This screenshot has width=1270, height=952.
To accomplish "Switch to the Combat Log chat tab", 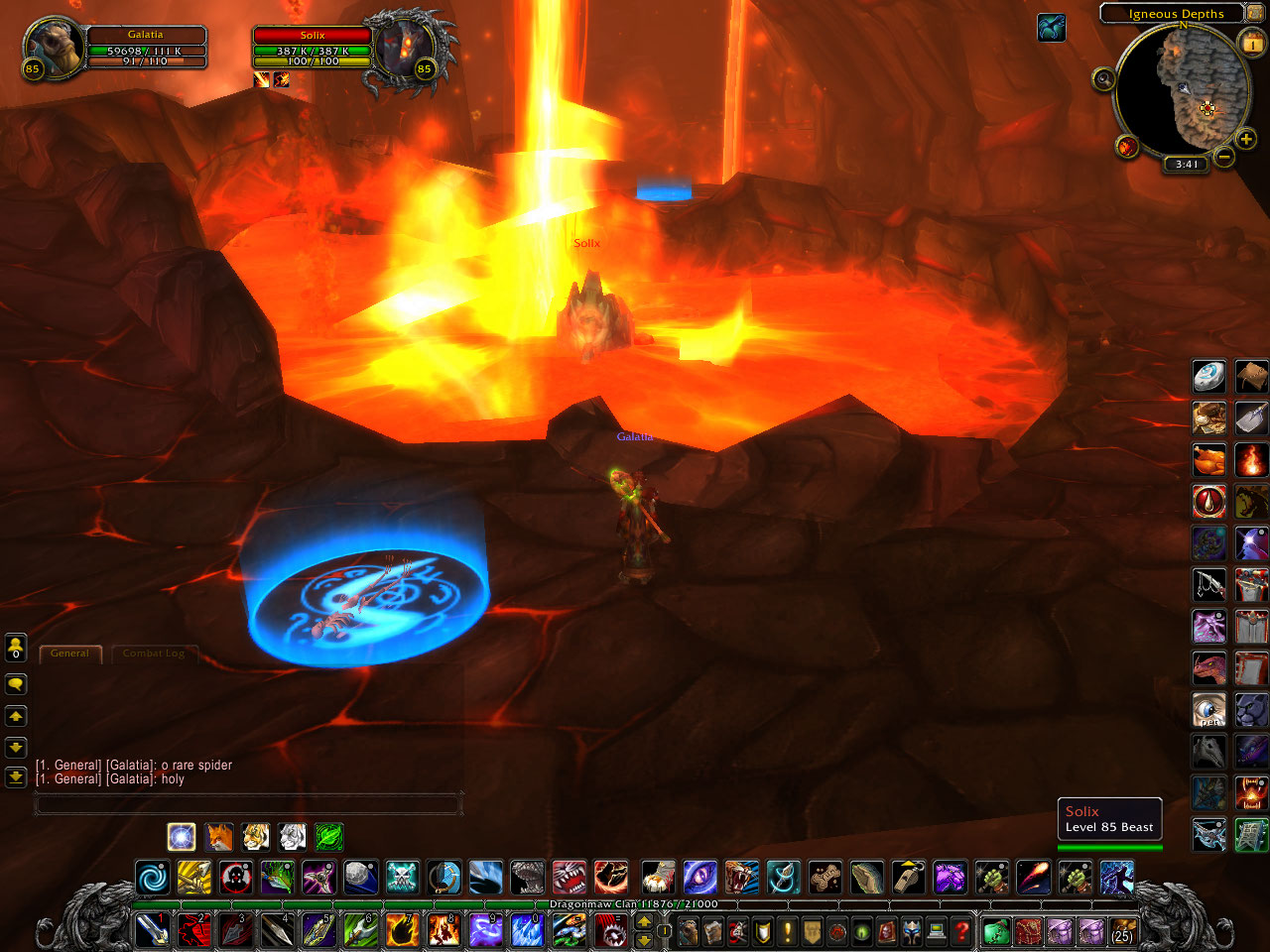I will point(154,654).
